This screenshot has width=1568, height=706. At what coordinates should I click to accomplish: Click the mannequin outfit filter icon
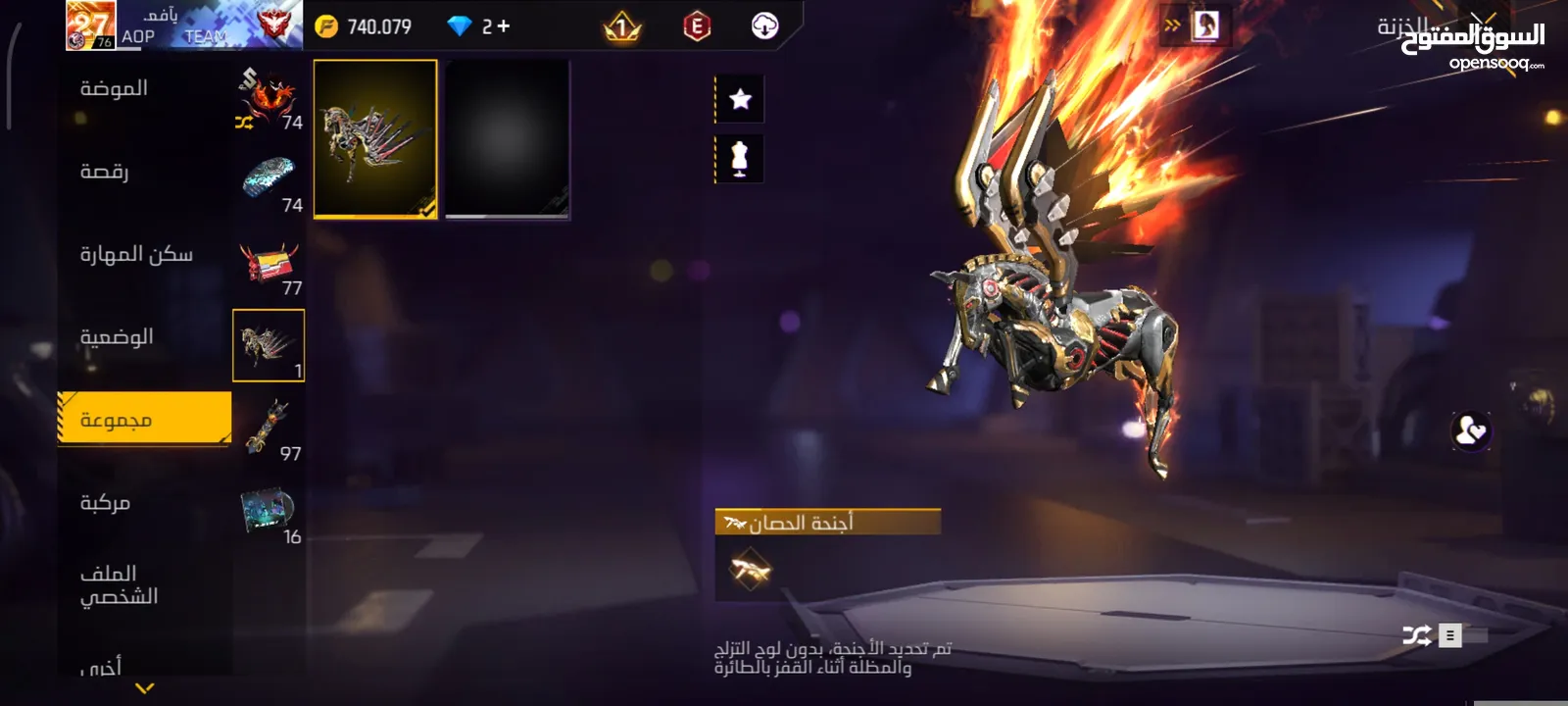740,159
